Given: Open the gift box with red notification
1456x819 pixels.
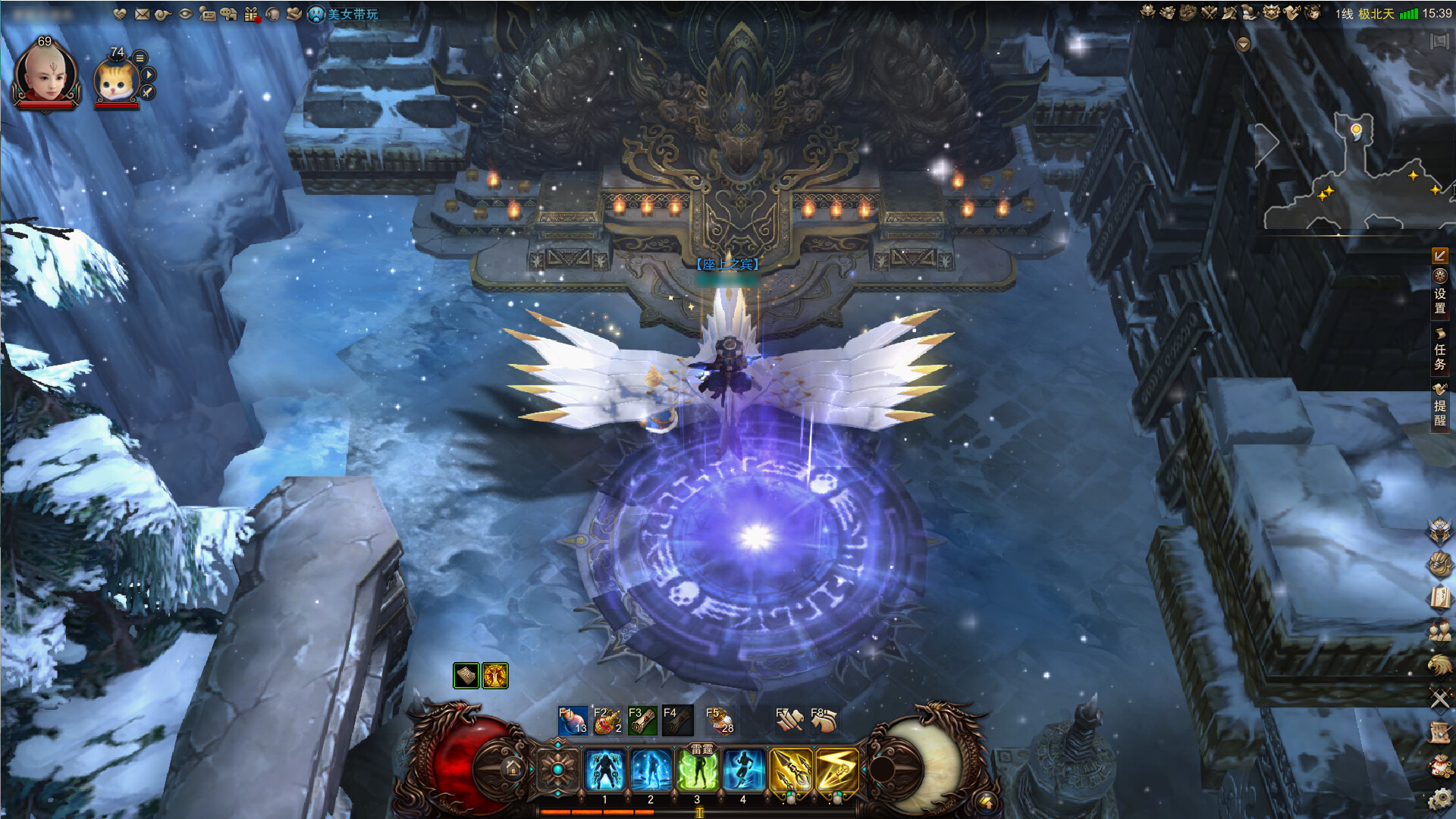Looking at the screenshot, I should pos(252,14).
